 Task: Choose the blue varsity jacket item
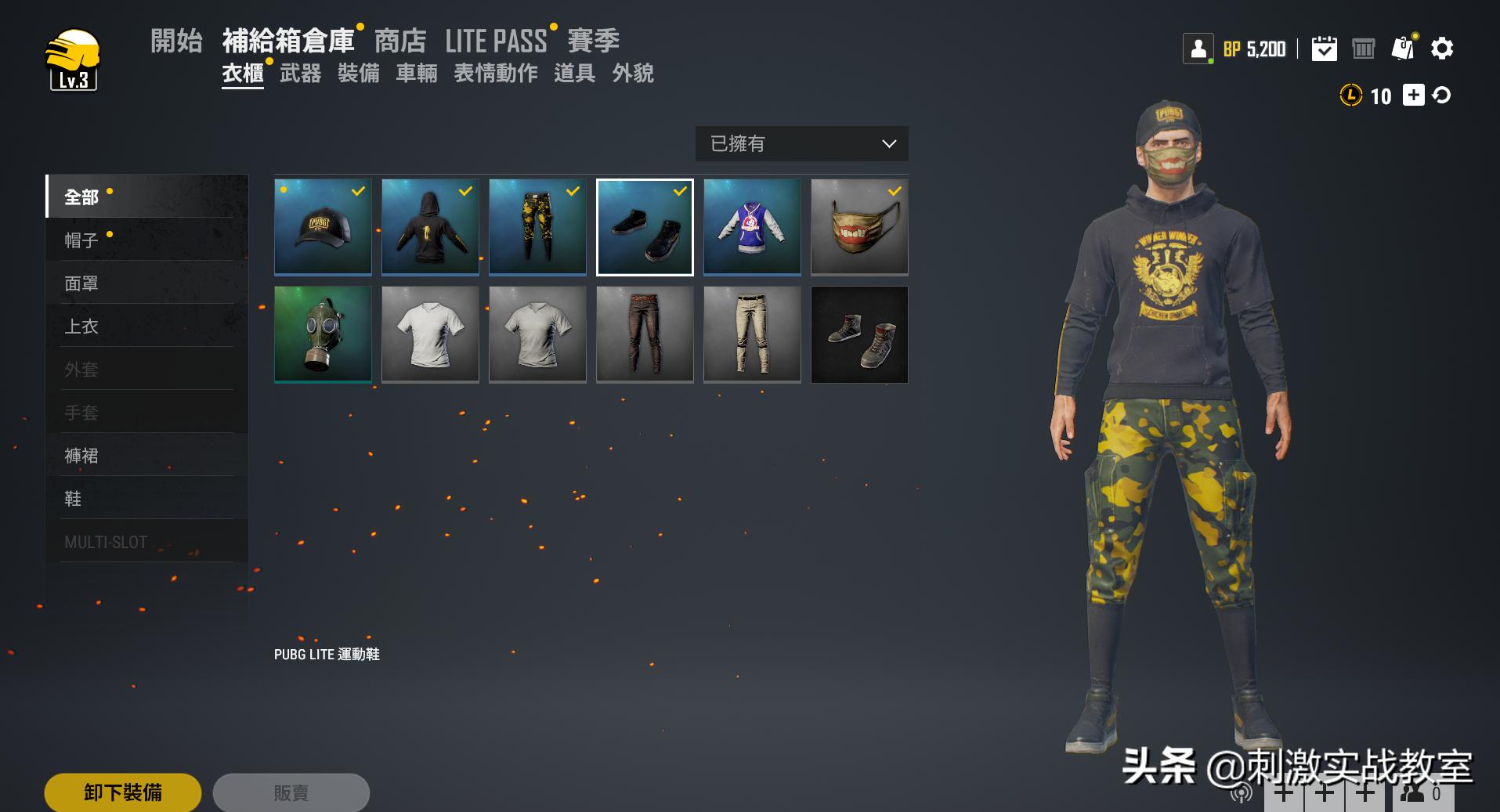point(752,228)
